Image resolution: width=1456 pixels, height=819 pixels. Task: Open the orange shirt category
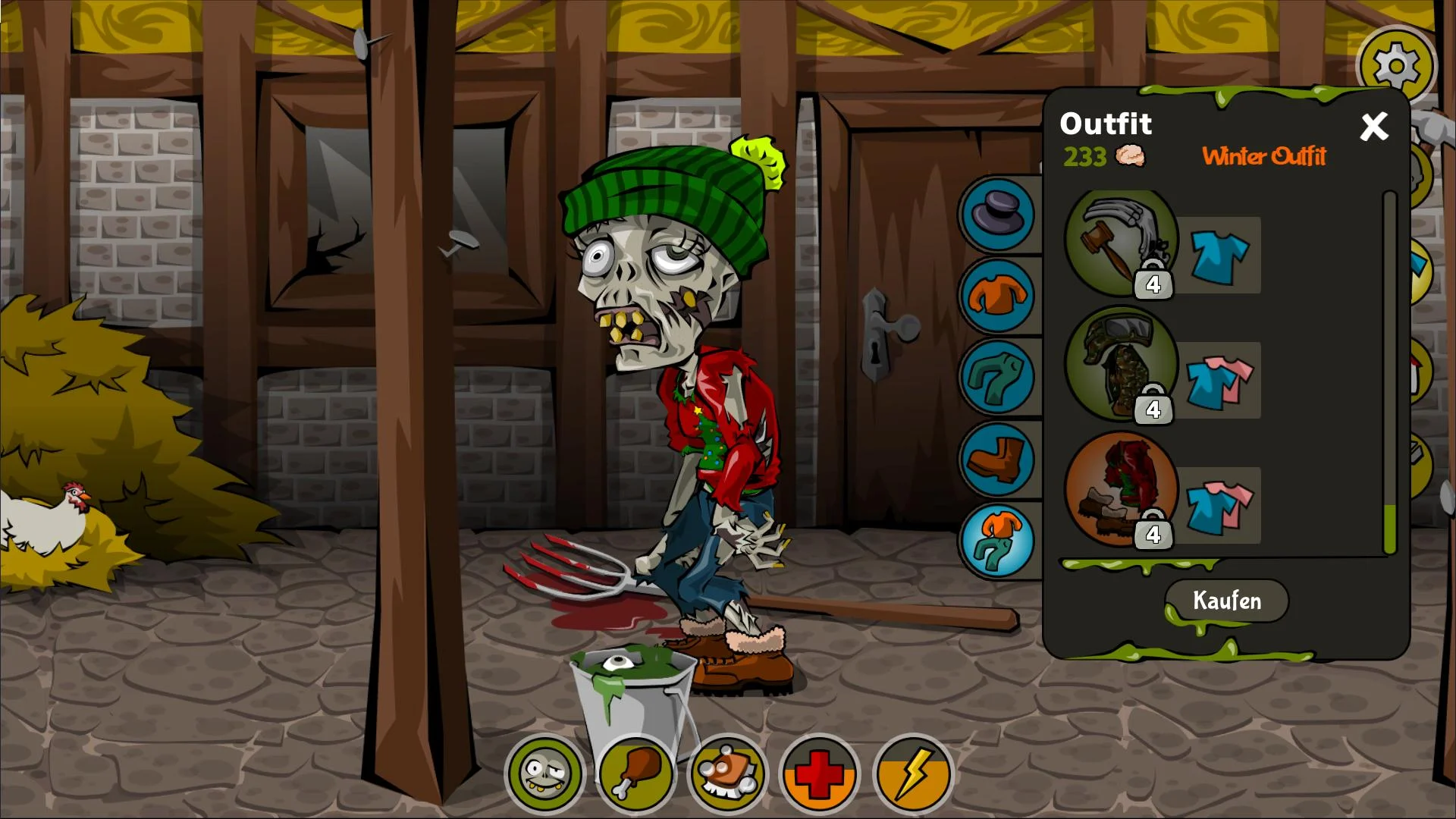997,296
